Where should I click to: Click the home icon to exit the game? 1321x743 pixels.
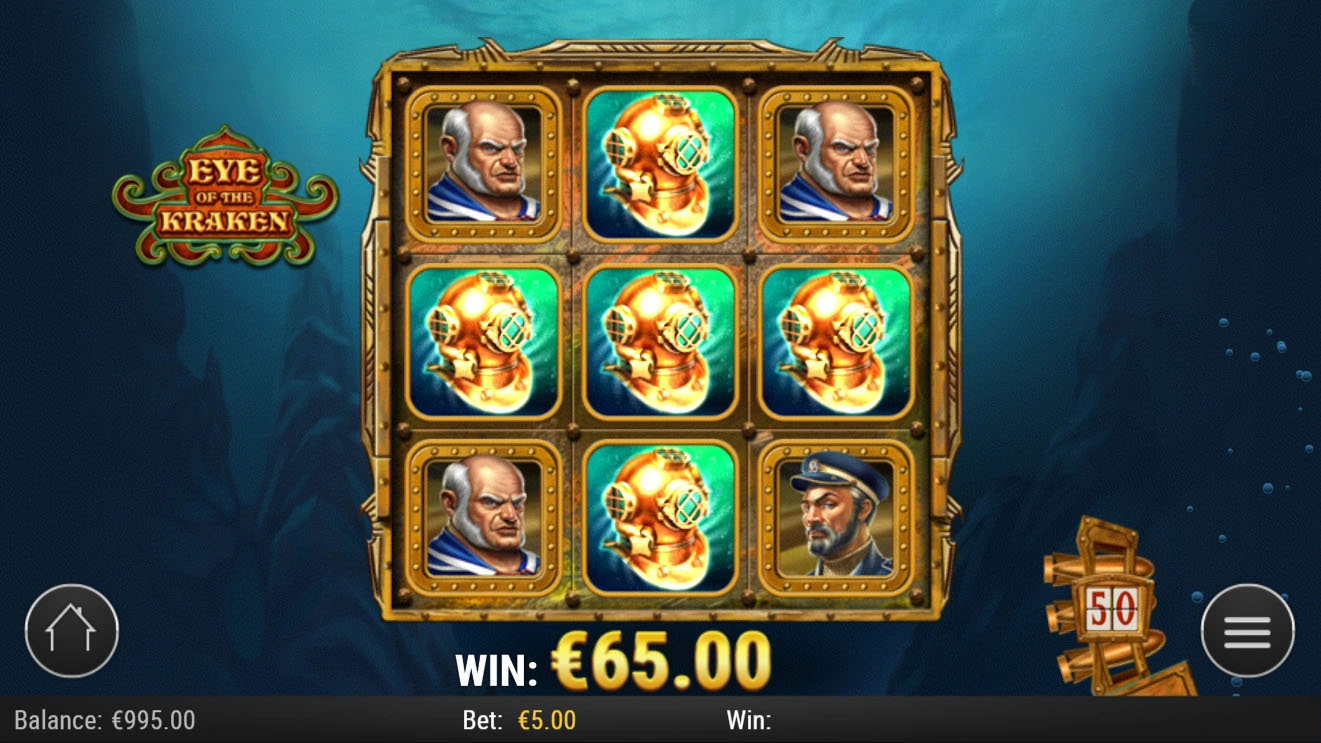click(72, 631)
